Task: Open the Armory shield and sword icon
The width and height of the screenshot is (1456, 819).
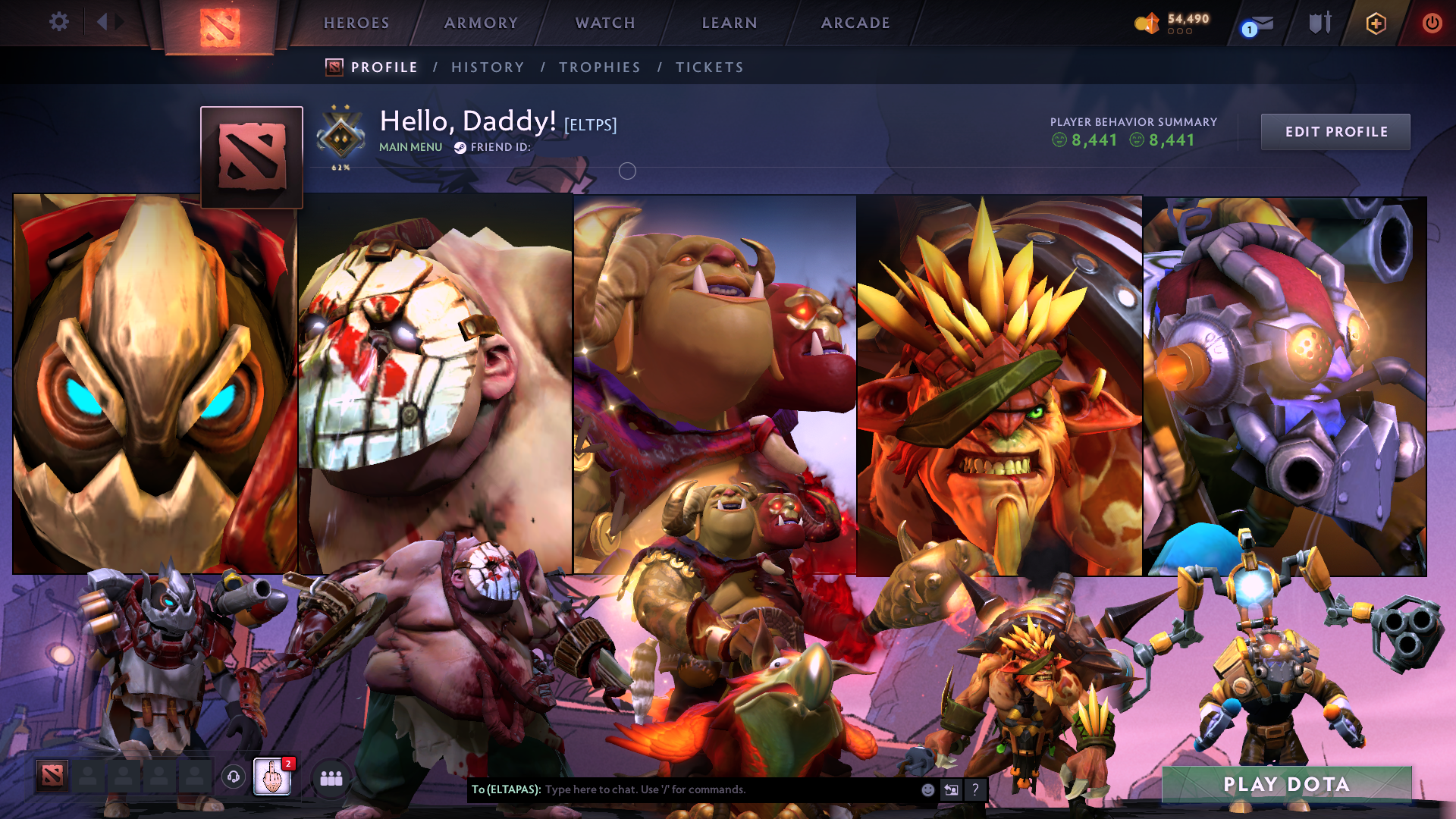Action: pyautogui.click(x=1320, y=23)
